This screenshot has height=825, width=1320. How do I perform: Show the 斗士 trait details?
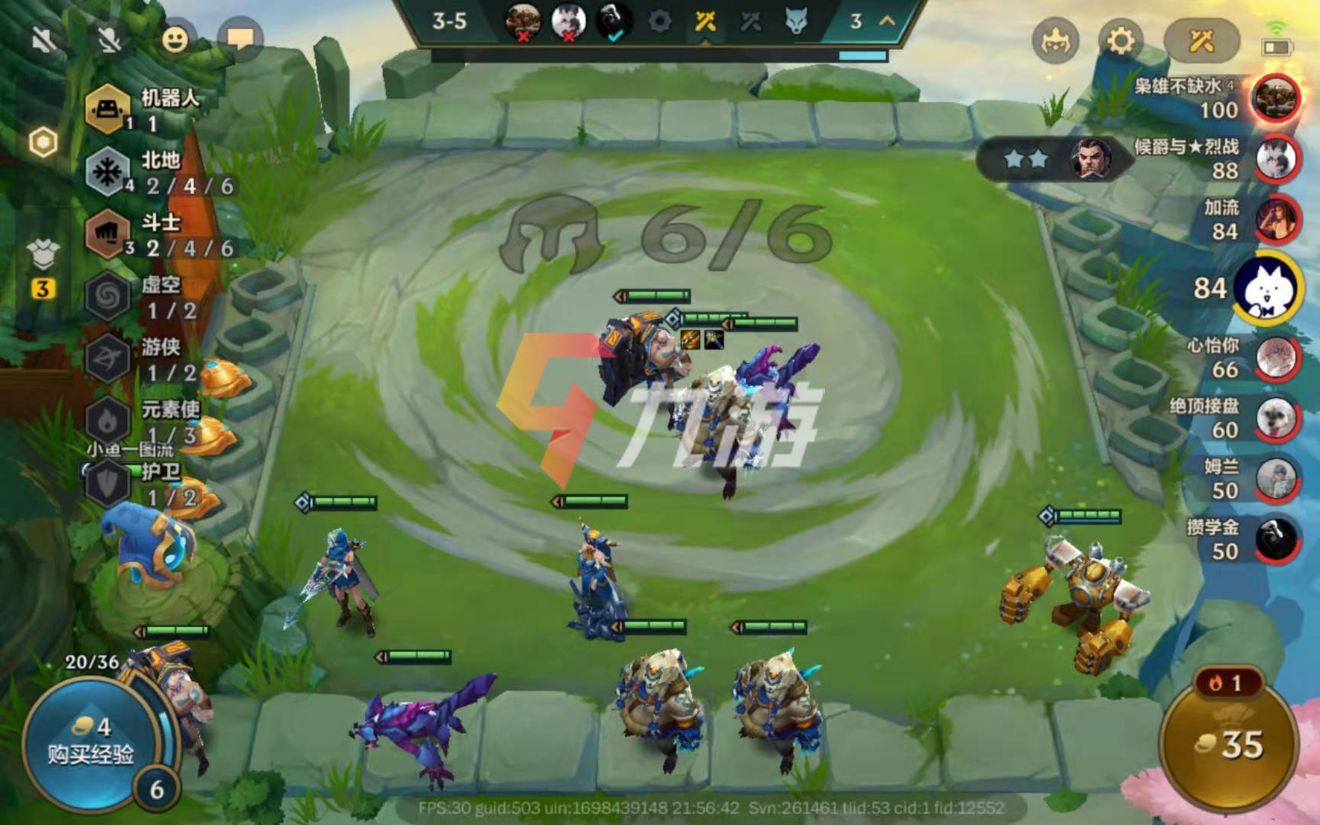(108, 235)
